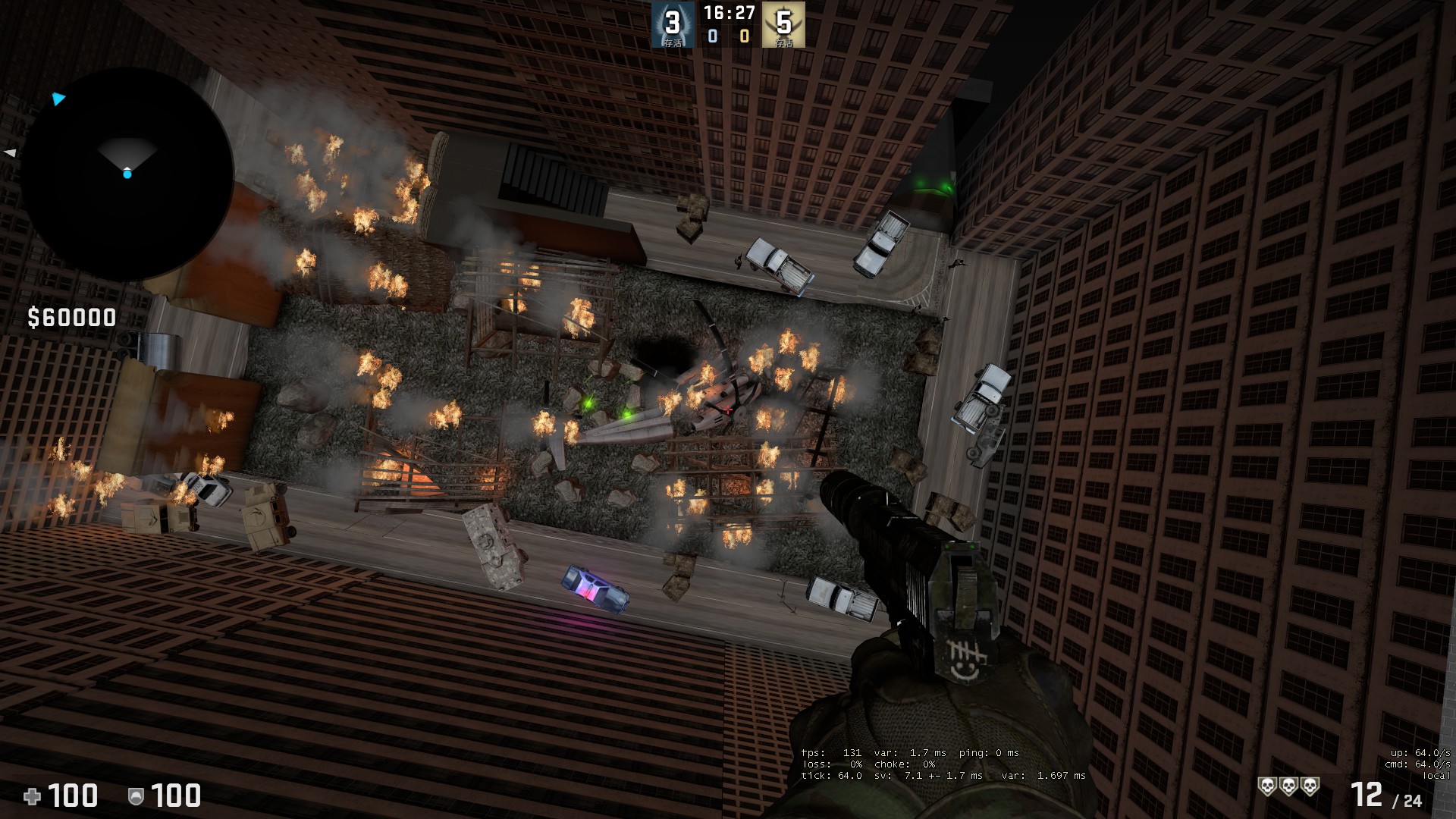Select the blue Counter-Terrorist team badge
The image size is (1456, 819).
673,24
